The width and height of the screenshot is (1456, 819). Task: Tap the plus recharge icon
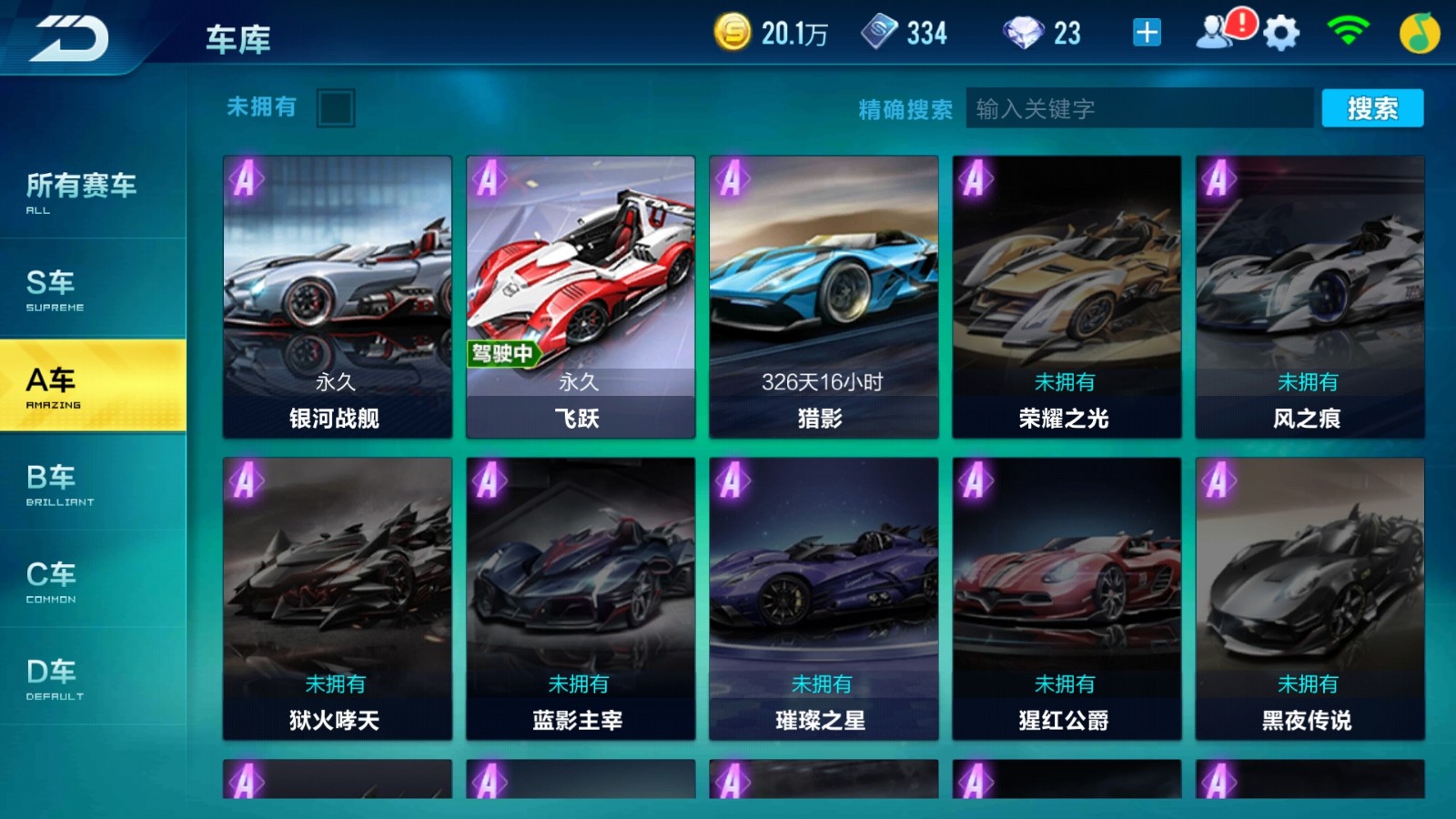tap(1146, 32)
